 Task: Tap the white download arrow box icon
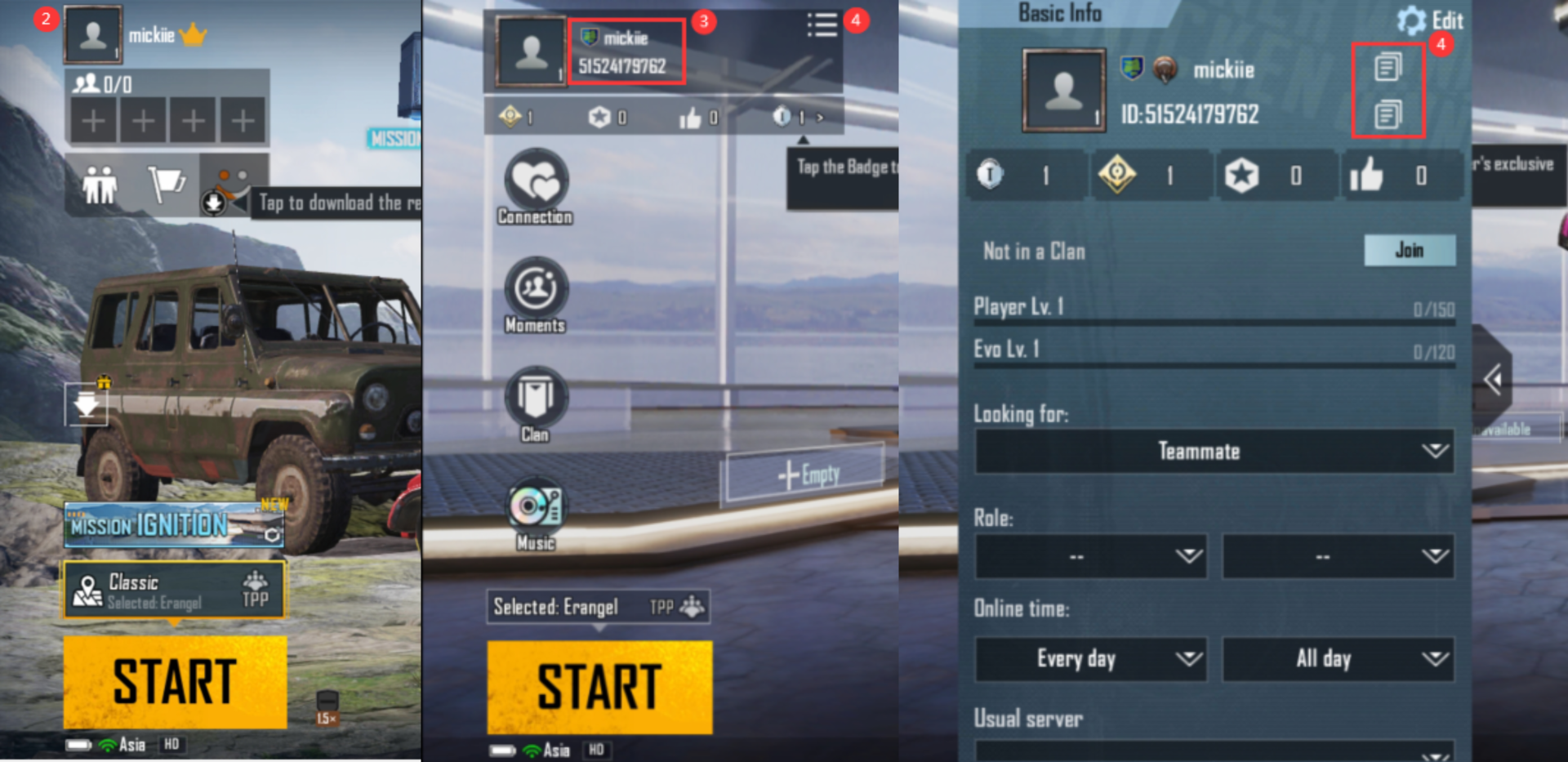pyautogui.click(x=87, y=404)
